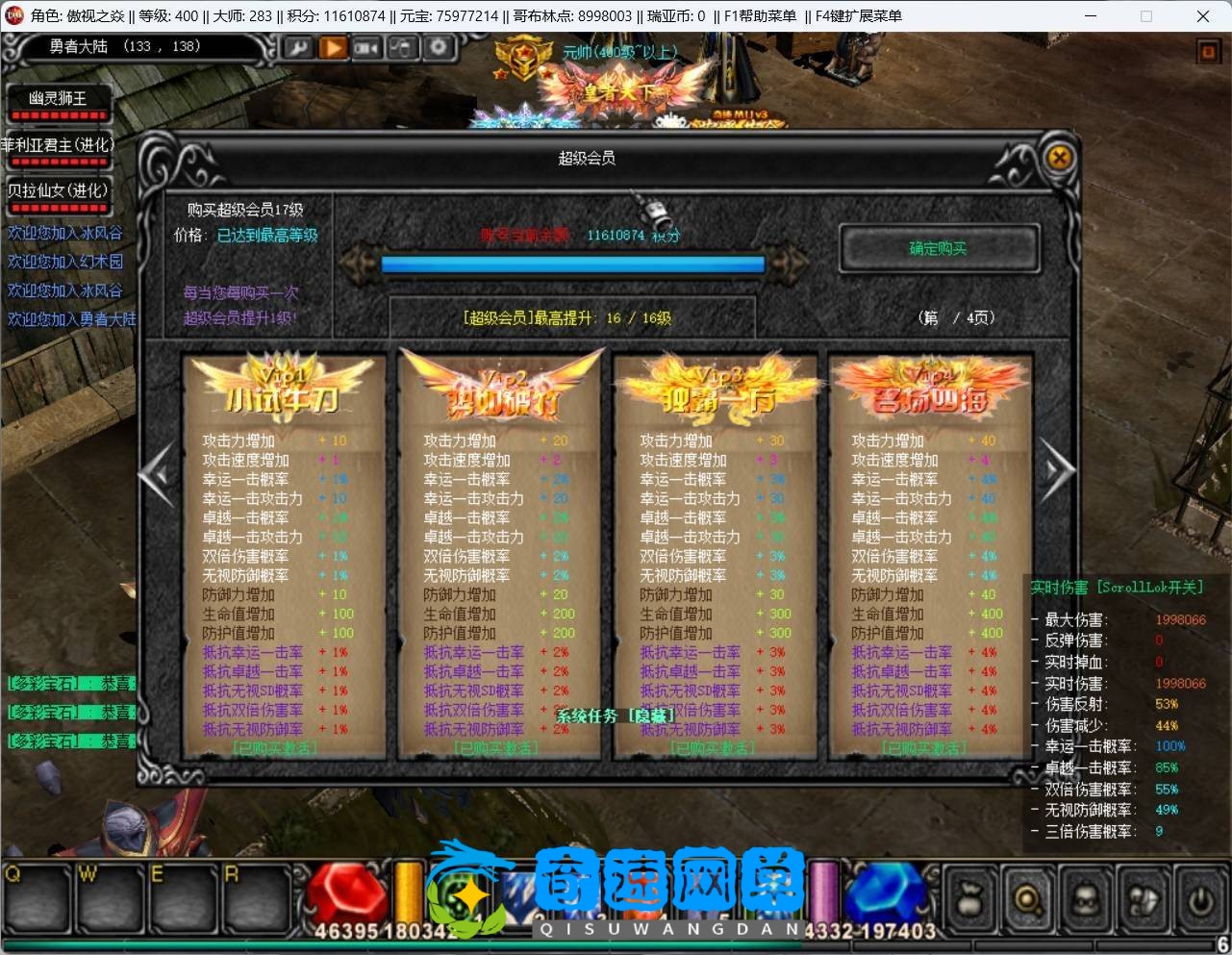Click the wrench tool icon in top bar
Image resolution: width=1232 pixels, height=955 pixels.
(x=297, y=47)
